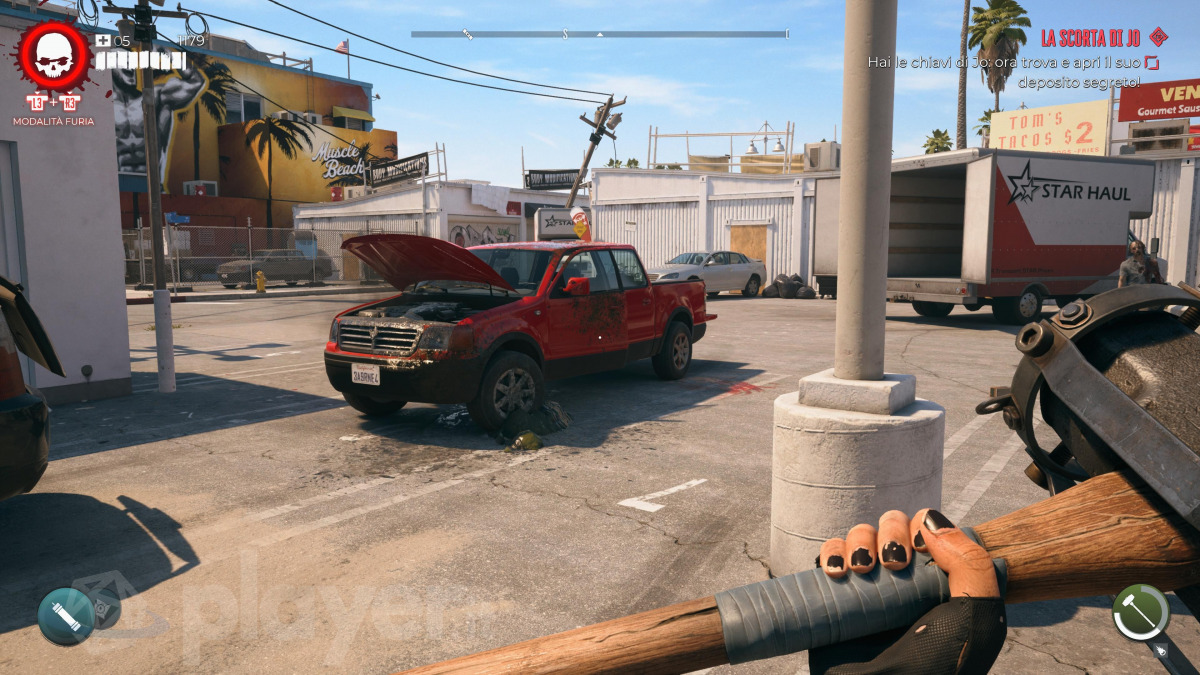Activate the red skull Fury mode icon

click(54, 59)
